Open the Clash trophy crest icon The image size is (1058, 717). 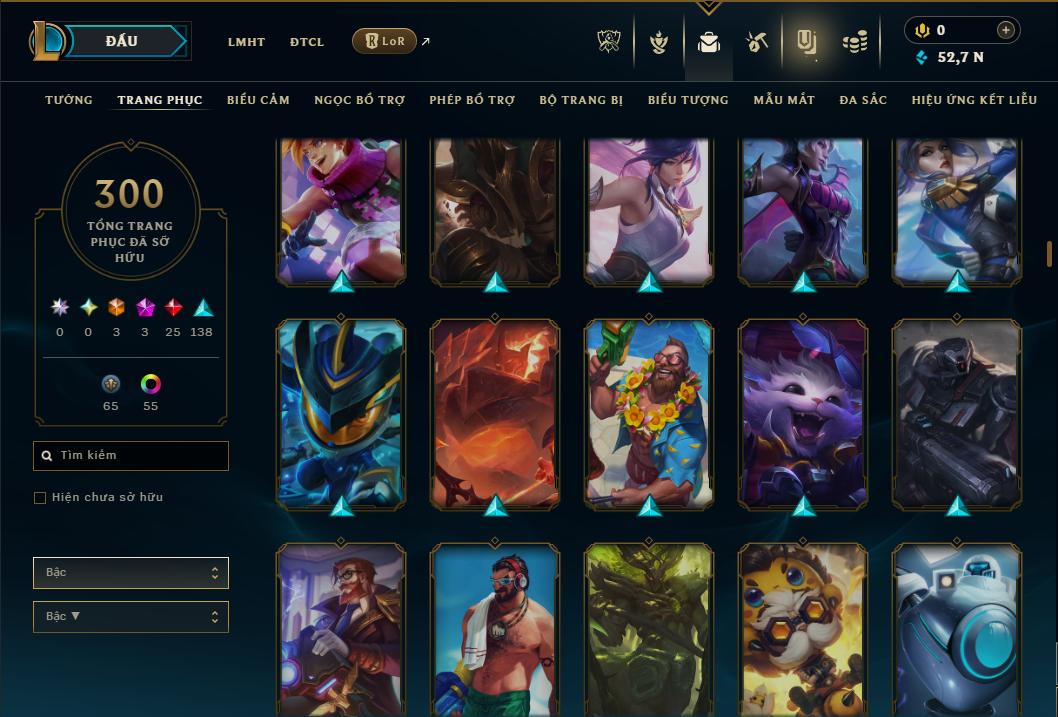coord(609,42)
